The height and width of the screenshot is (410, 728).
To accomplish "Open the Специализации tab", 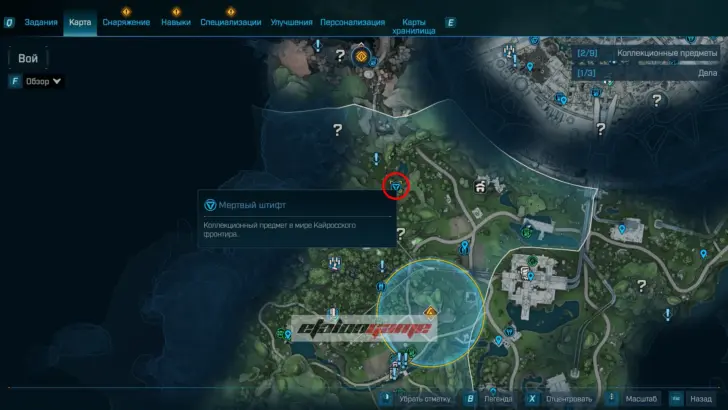I will pos(231,21).
